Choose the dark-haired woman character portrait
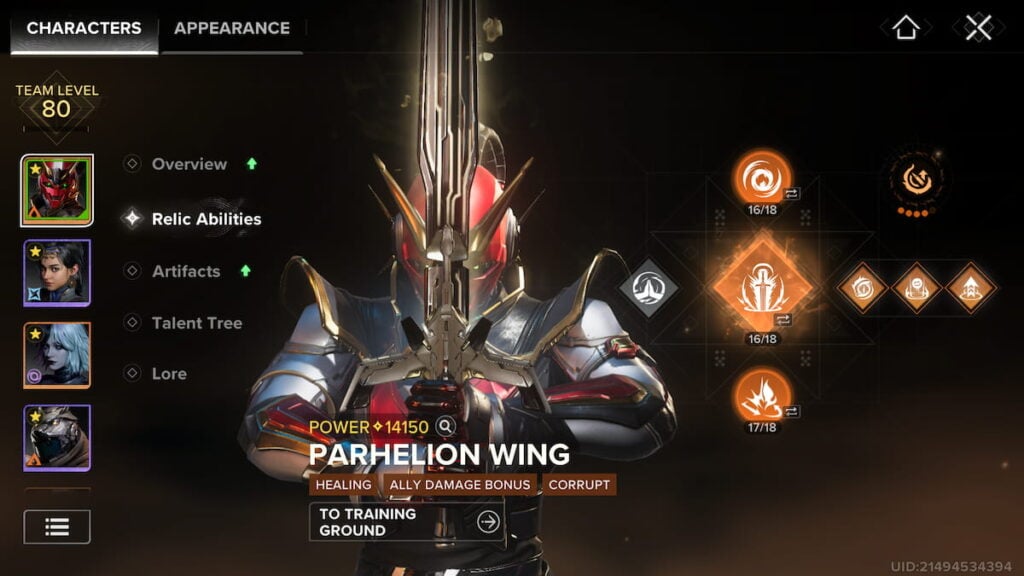The height and width of the screenshot is (576, 1024). click(x=57, y=272)
